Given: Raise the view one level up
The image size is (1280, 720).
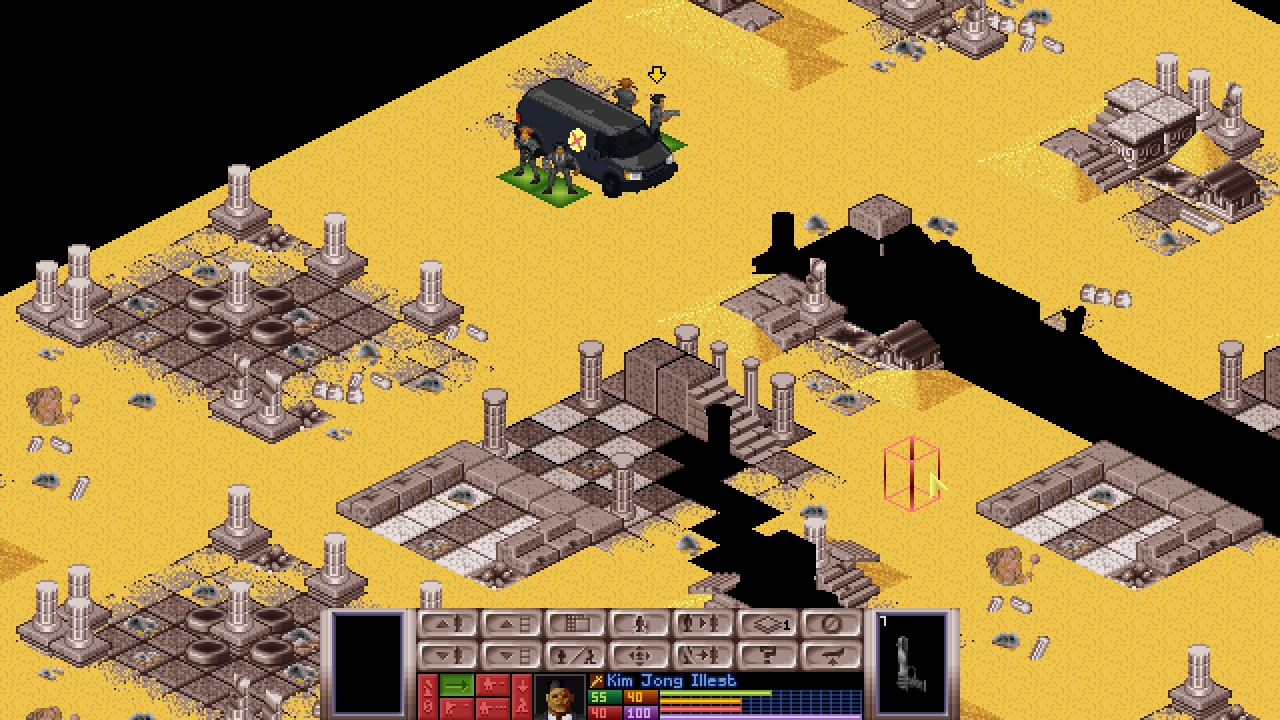Looking at the screenshot, I should coord(511,624).
